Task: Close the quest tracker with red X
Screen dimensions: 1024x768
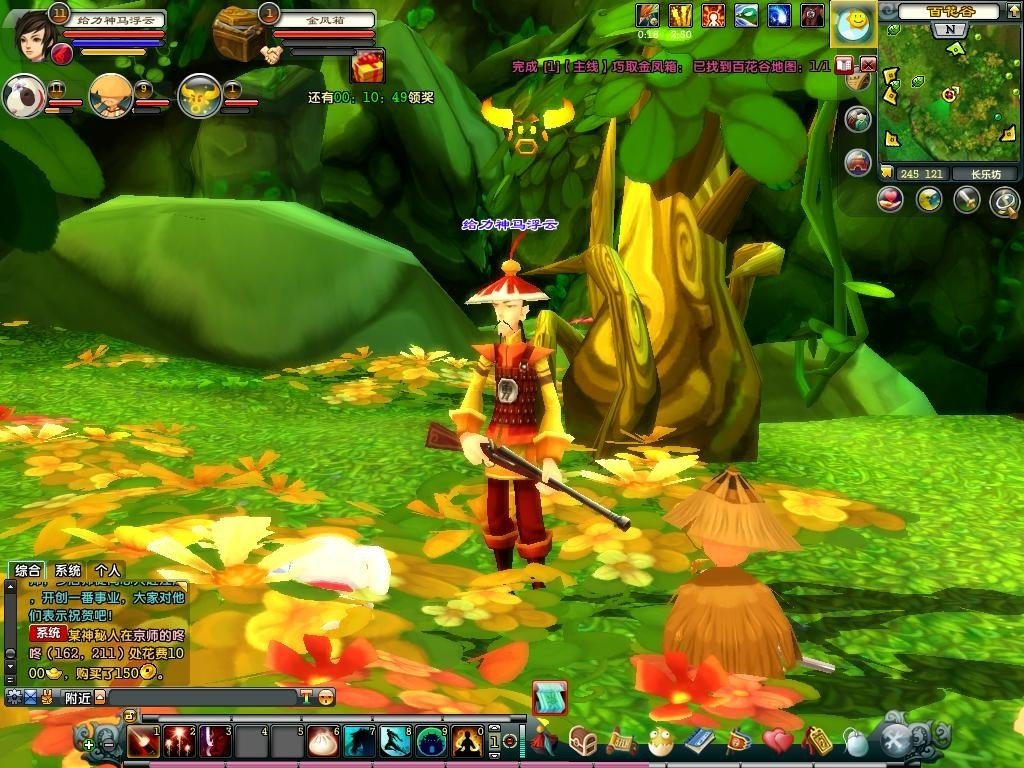Action: (x=868, y=65)
